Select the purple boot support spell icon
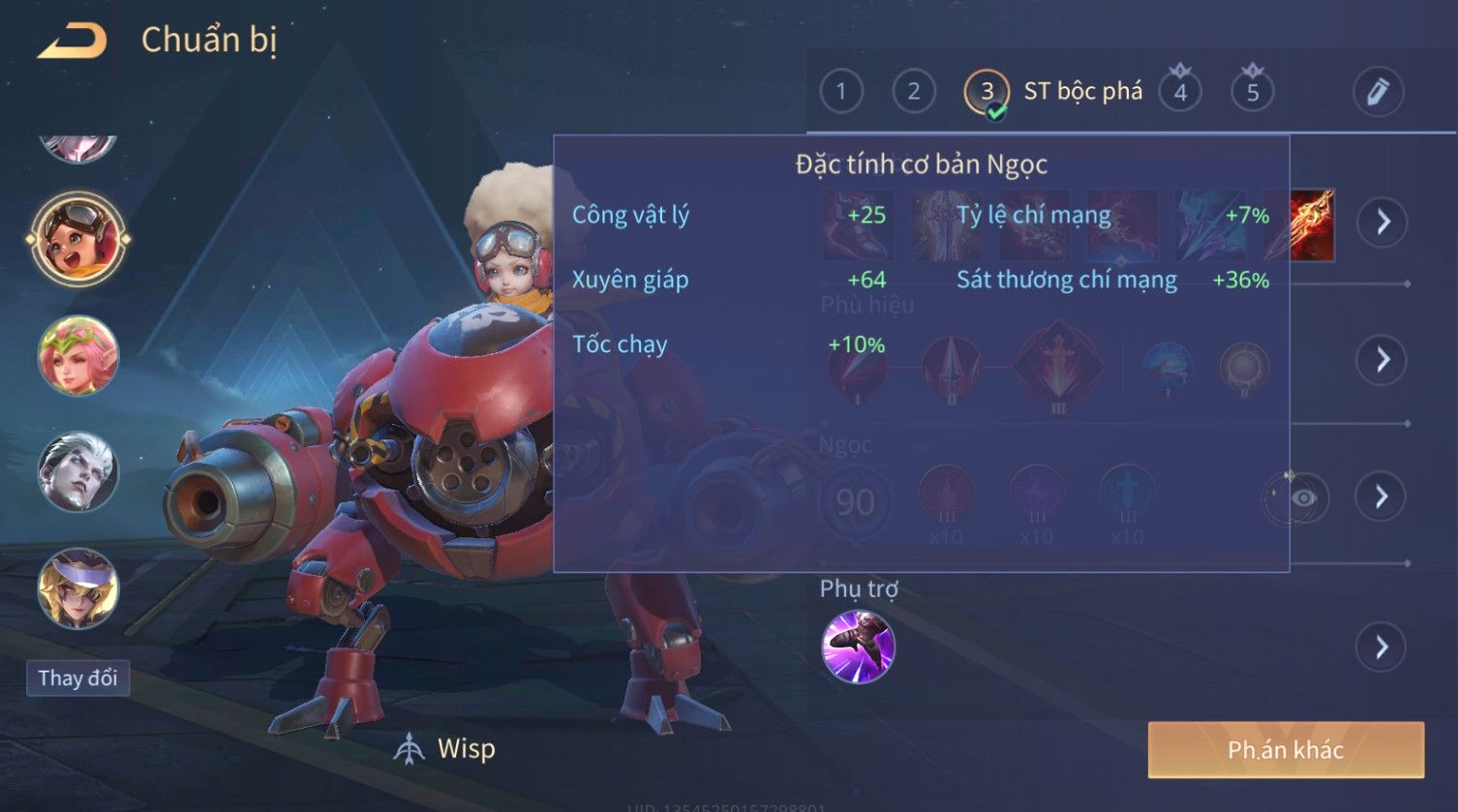 (x=858, y=647)
